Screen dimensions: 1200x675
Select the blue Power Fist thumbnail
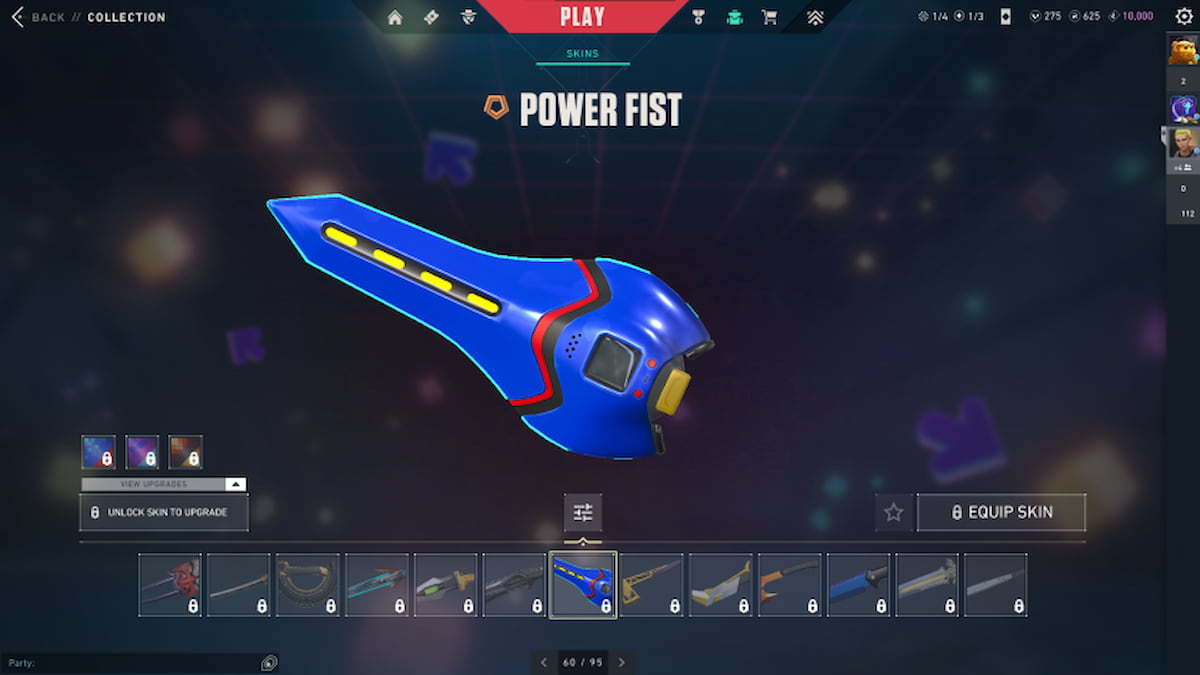[x=583, y=585]
